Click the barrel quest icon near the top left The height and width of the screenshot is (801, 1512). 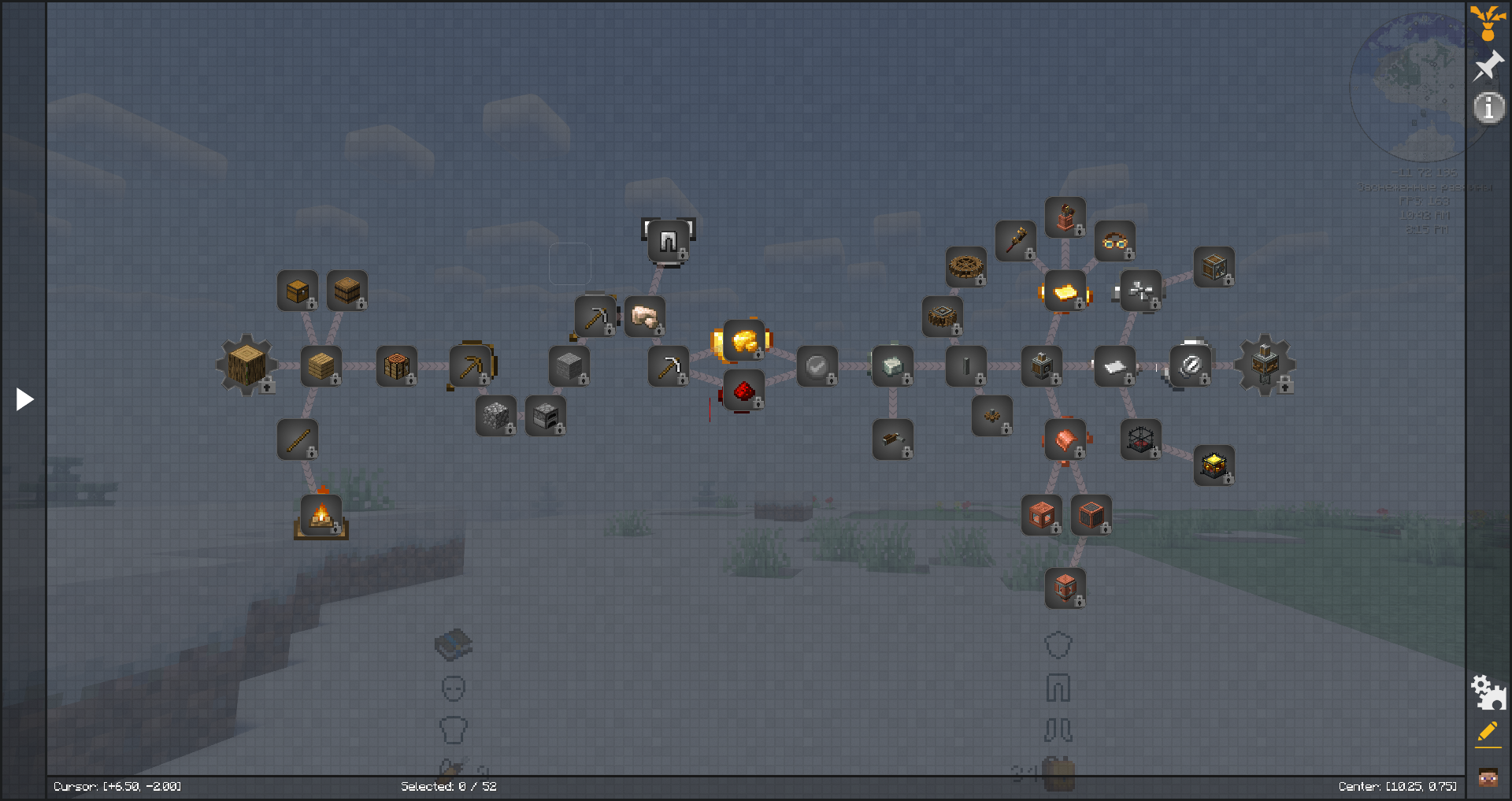[x=347, y=291]
